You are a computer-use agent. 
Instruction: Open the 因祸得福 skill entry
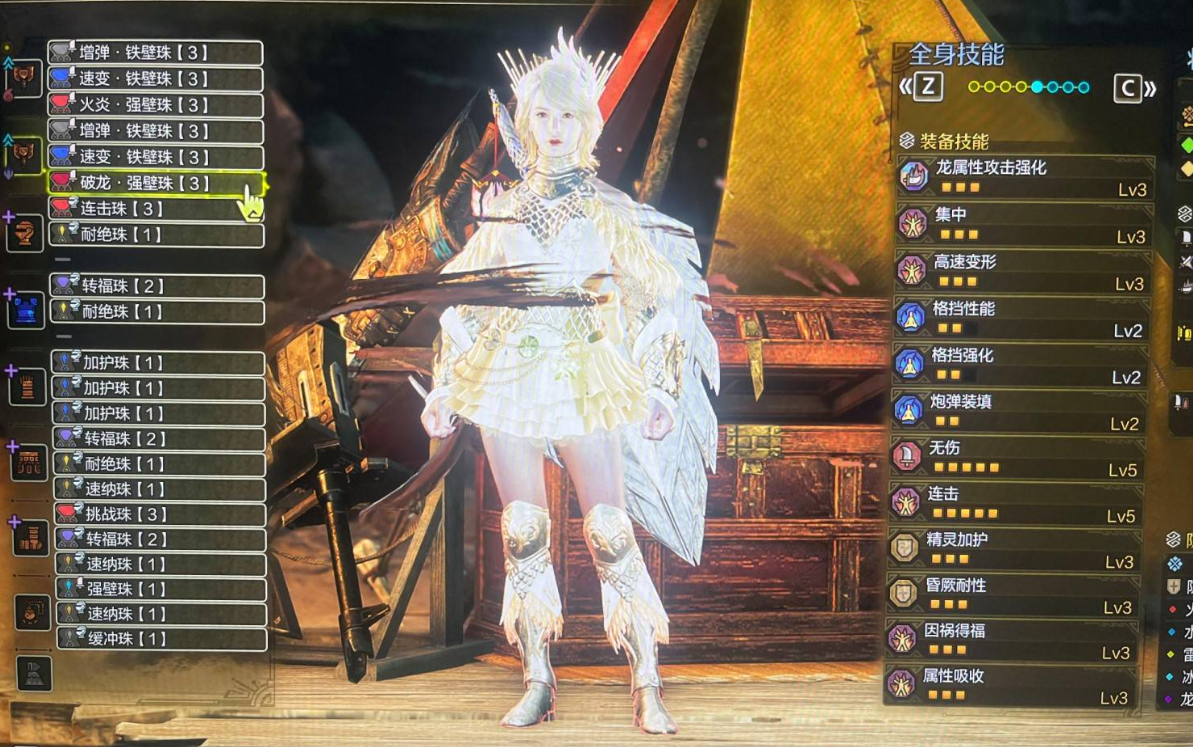coord(1012,641)
